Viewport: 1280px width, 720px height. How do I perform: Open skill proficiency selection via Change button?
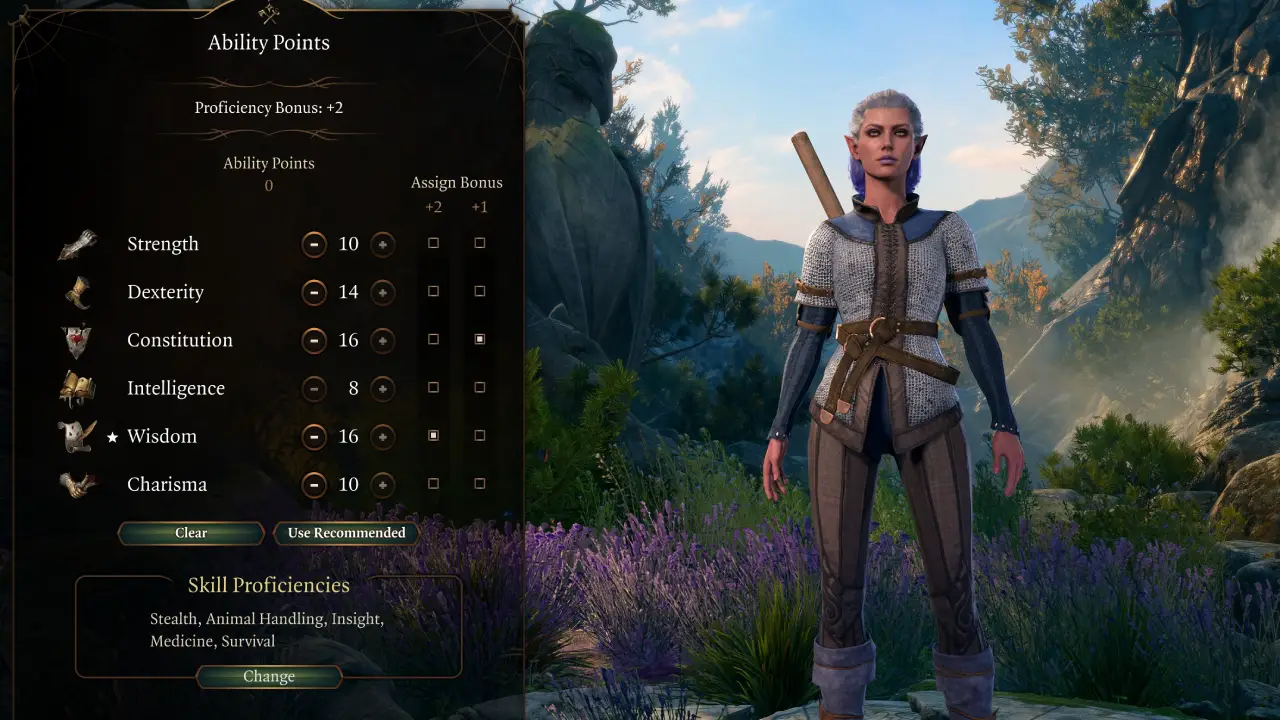click(268, 676)
